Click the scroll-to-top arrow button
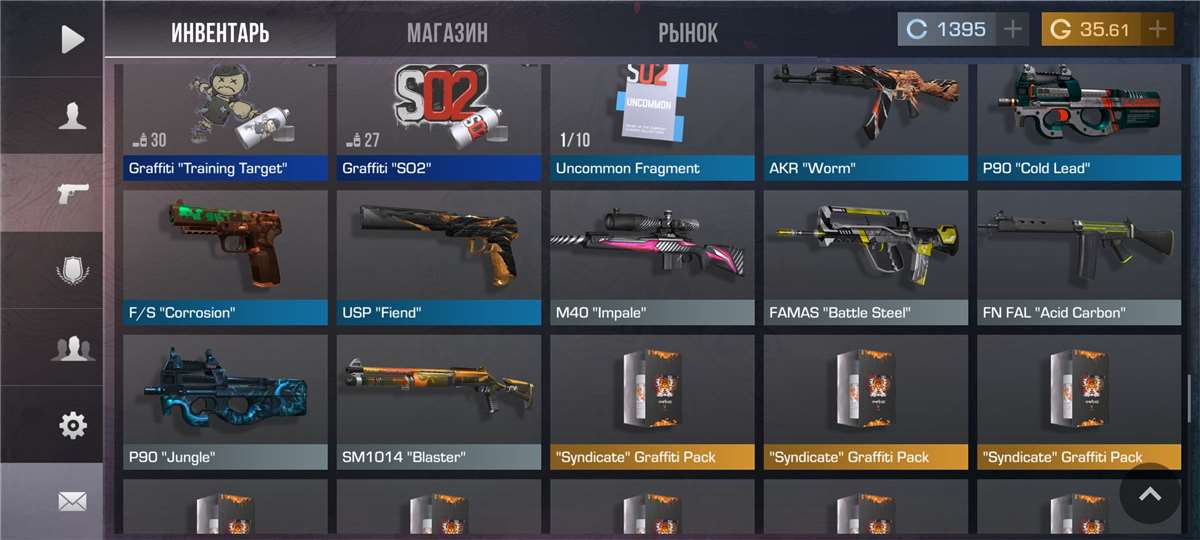Screen dimensions: 1200x540 click(1150, 493)
